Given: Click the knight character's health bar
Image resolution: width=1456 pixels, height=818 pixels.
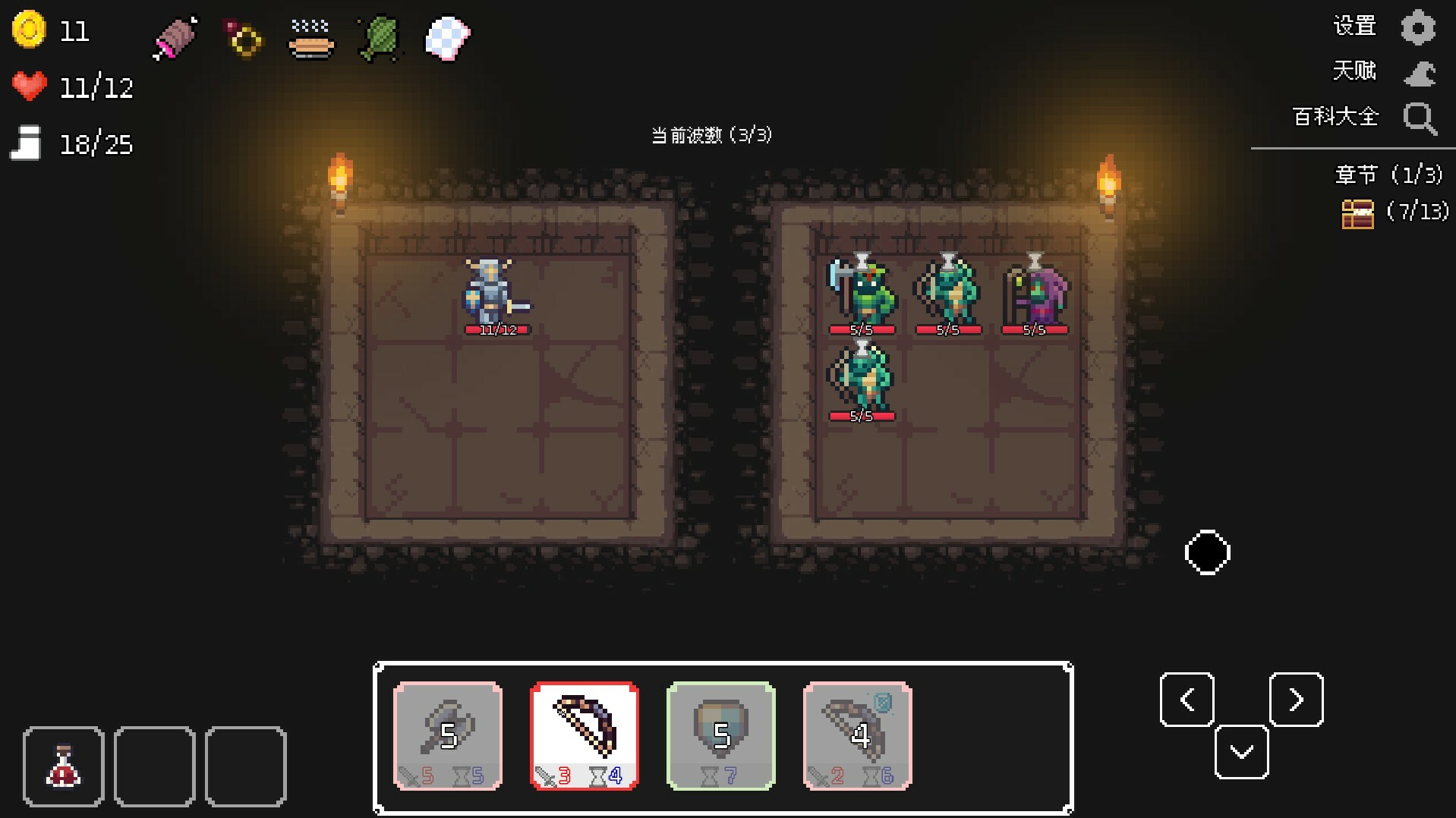Looking at the screenshot, I should 496,329.
